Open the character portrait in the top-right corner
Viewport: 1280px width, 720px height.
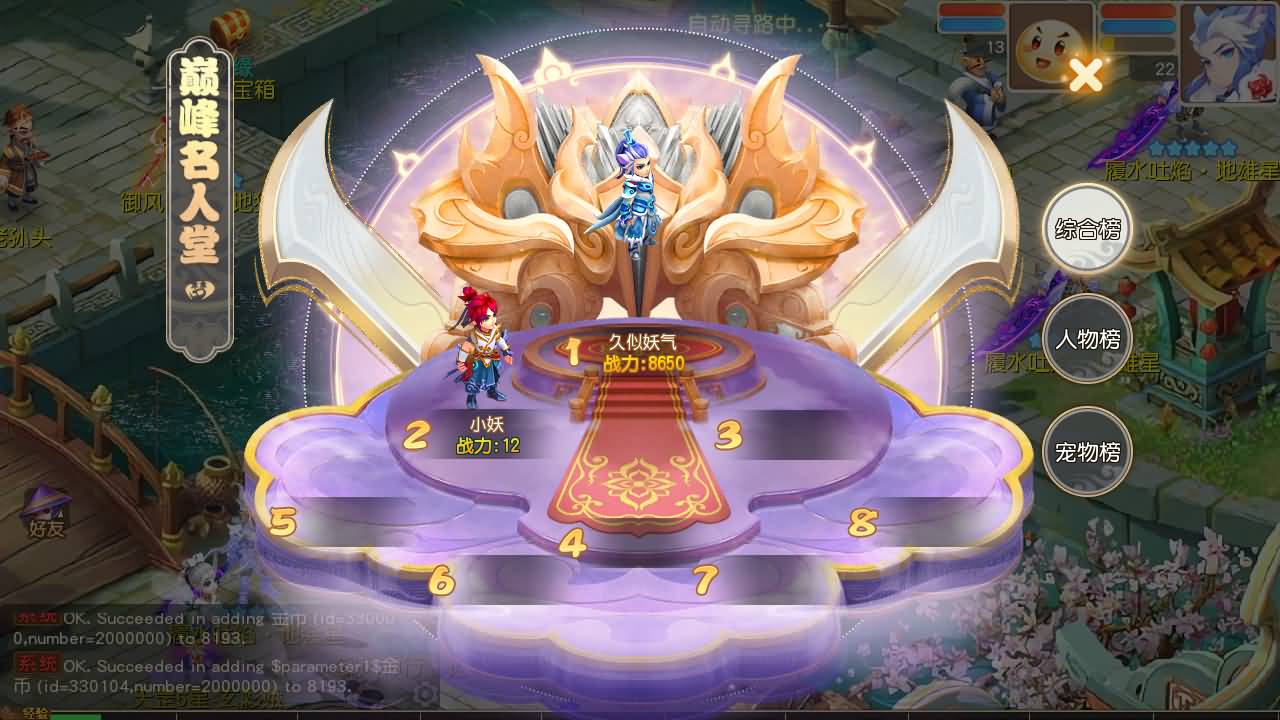coord(1227,55)
